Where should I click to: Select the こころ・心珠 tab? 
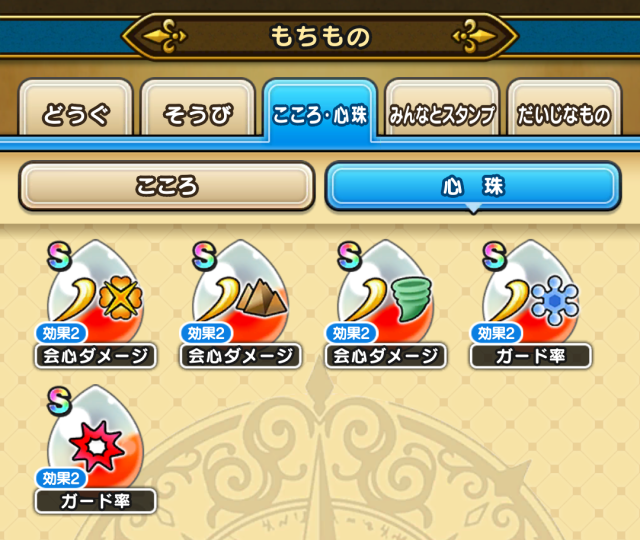[x=320, y=114]
